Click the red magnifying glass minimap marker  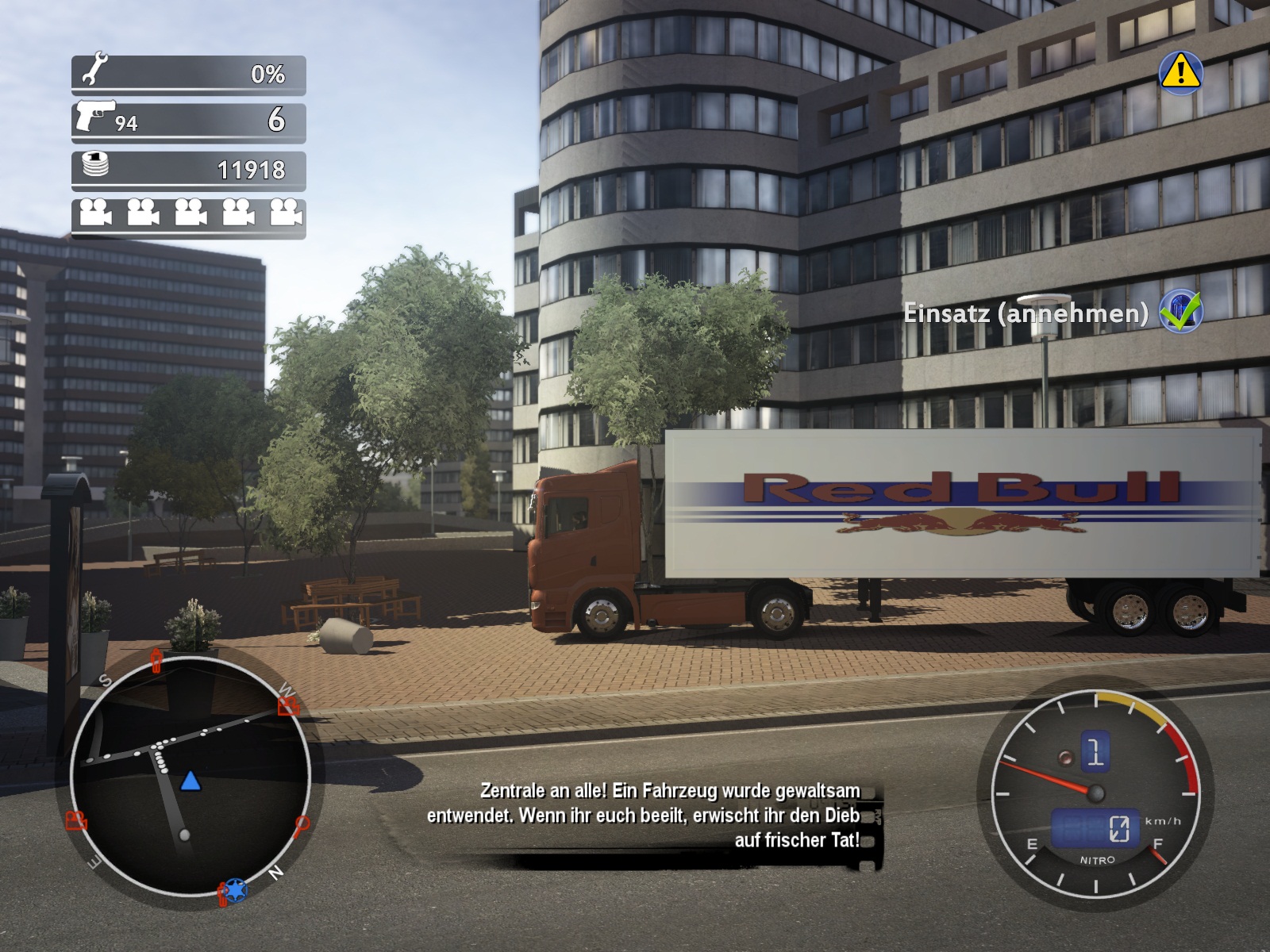302,826
